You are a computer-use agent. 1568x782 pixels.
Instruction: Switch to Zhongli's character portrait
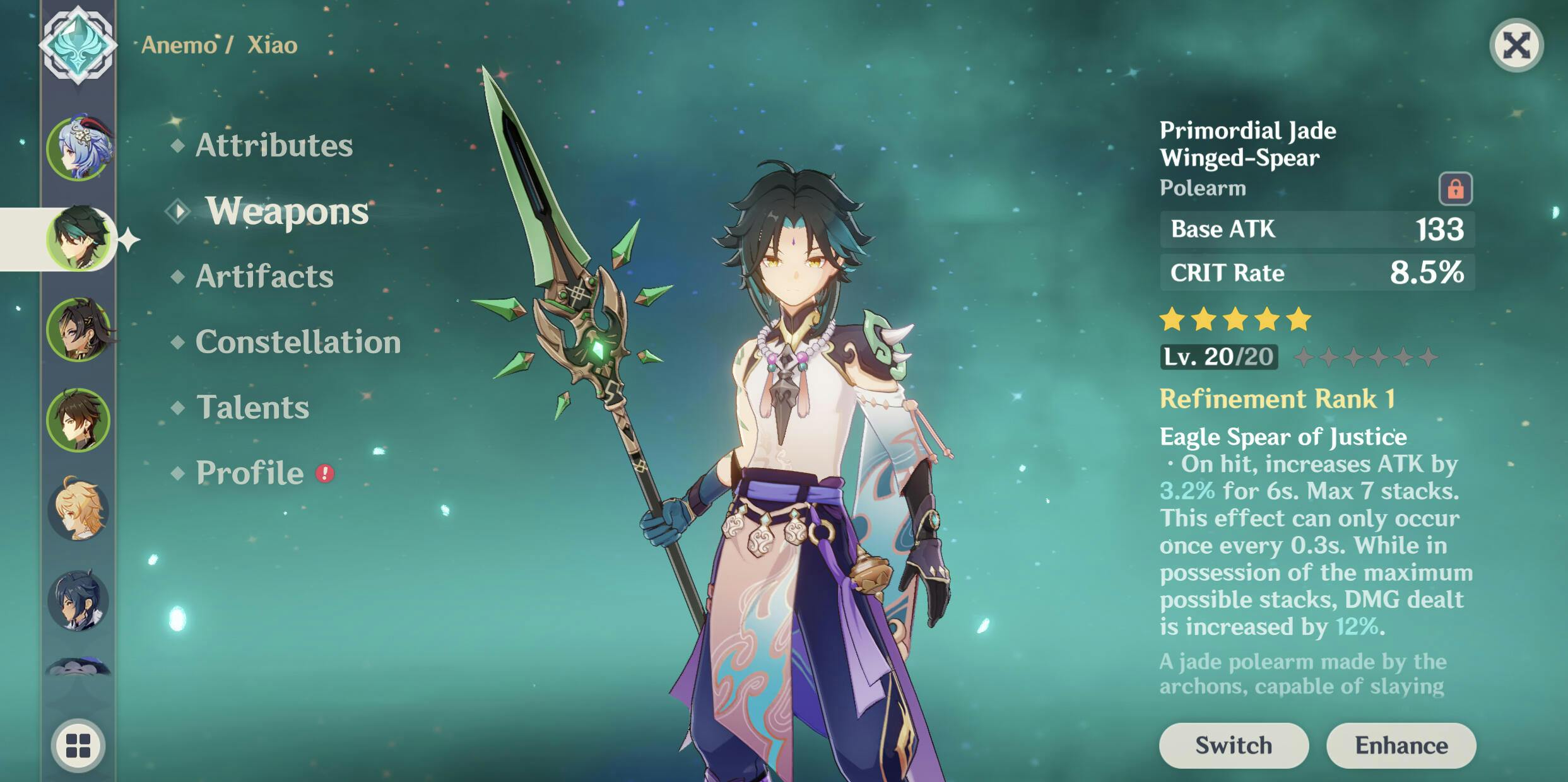(x=79, y=420)
